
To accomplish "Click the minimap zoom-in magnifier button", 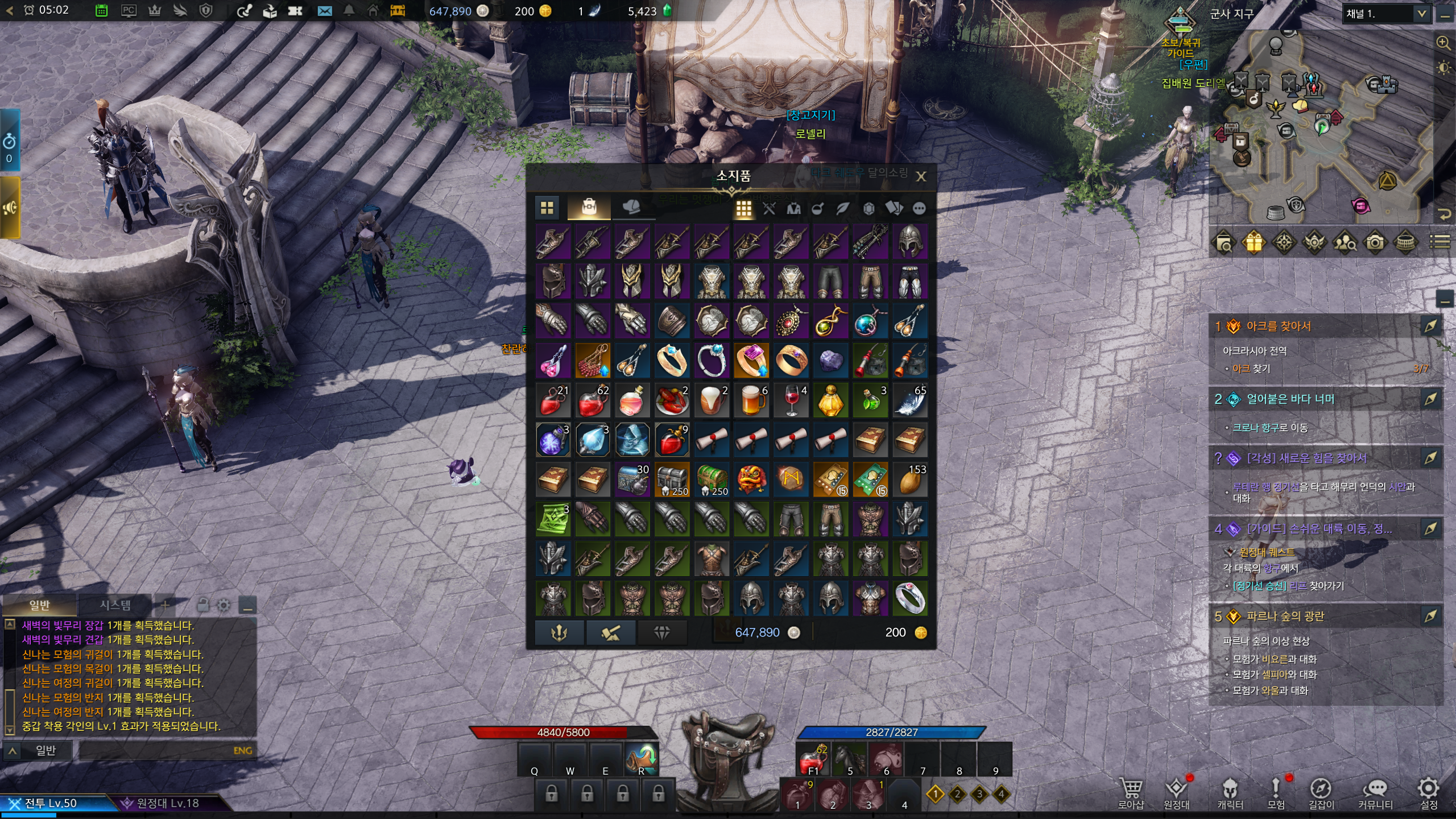I will tap(1443, 43).
